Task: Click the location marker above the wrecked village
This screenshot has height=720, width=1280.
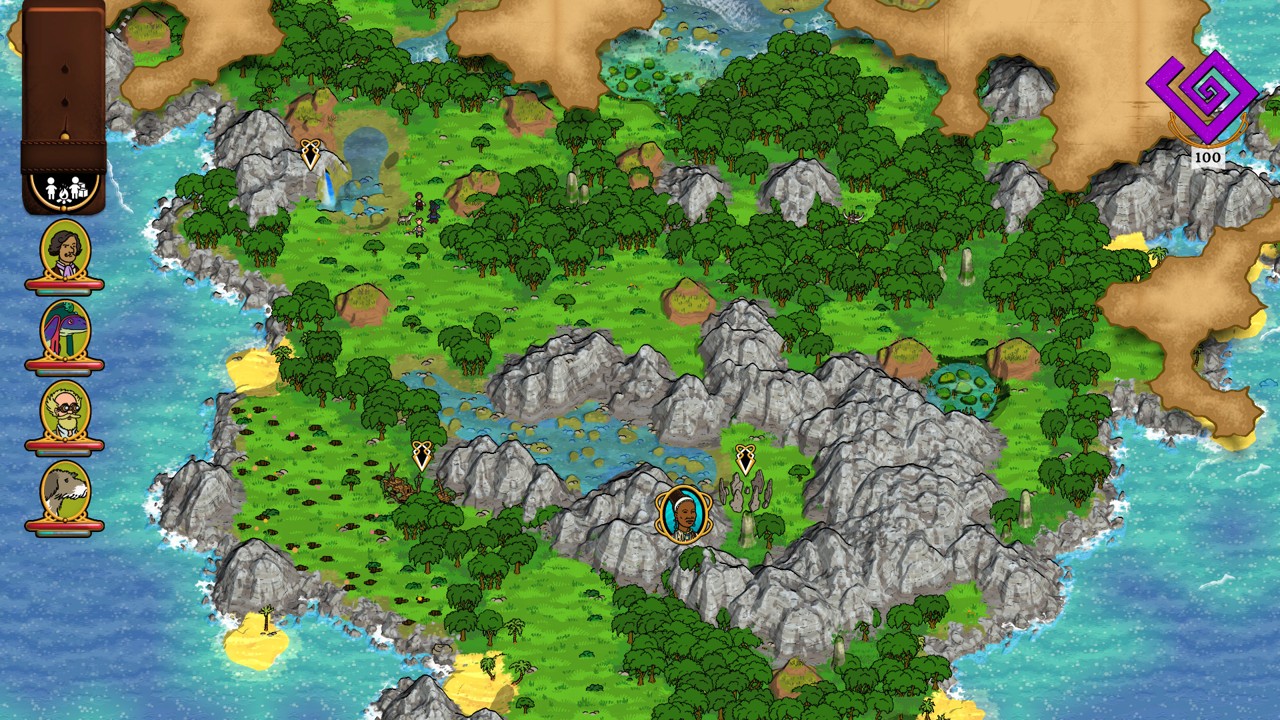Action: tap(422, 455)
